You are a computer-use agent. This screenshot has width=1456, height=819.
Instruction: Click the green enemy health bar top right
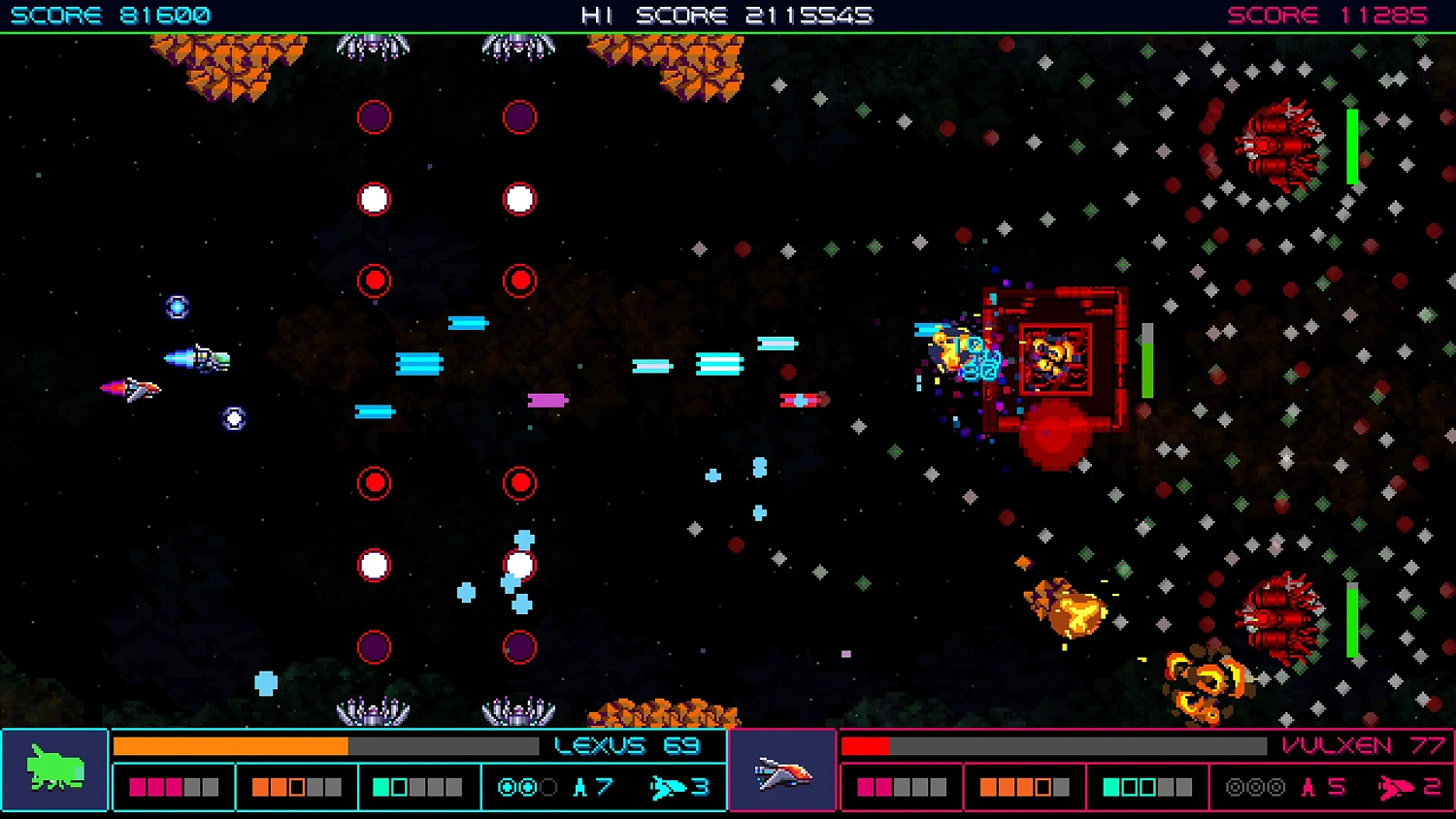1350,147
